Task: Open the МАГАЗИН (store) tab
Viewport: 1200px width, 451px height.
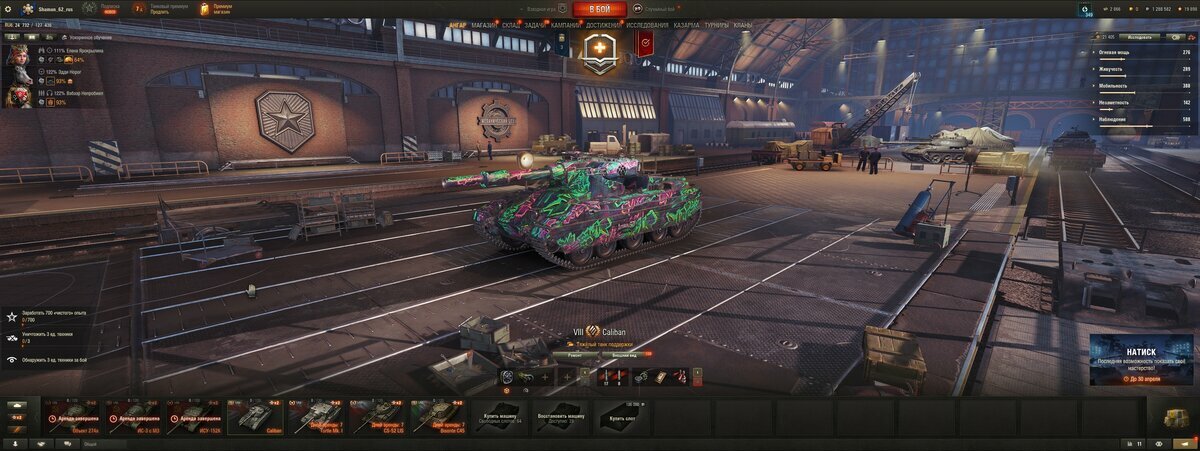Action: [x=483, y=24]
